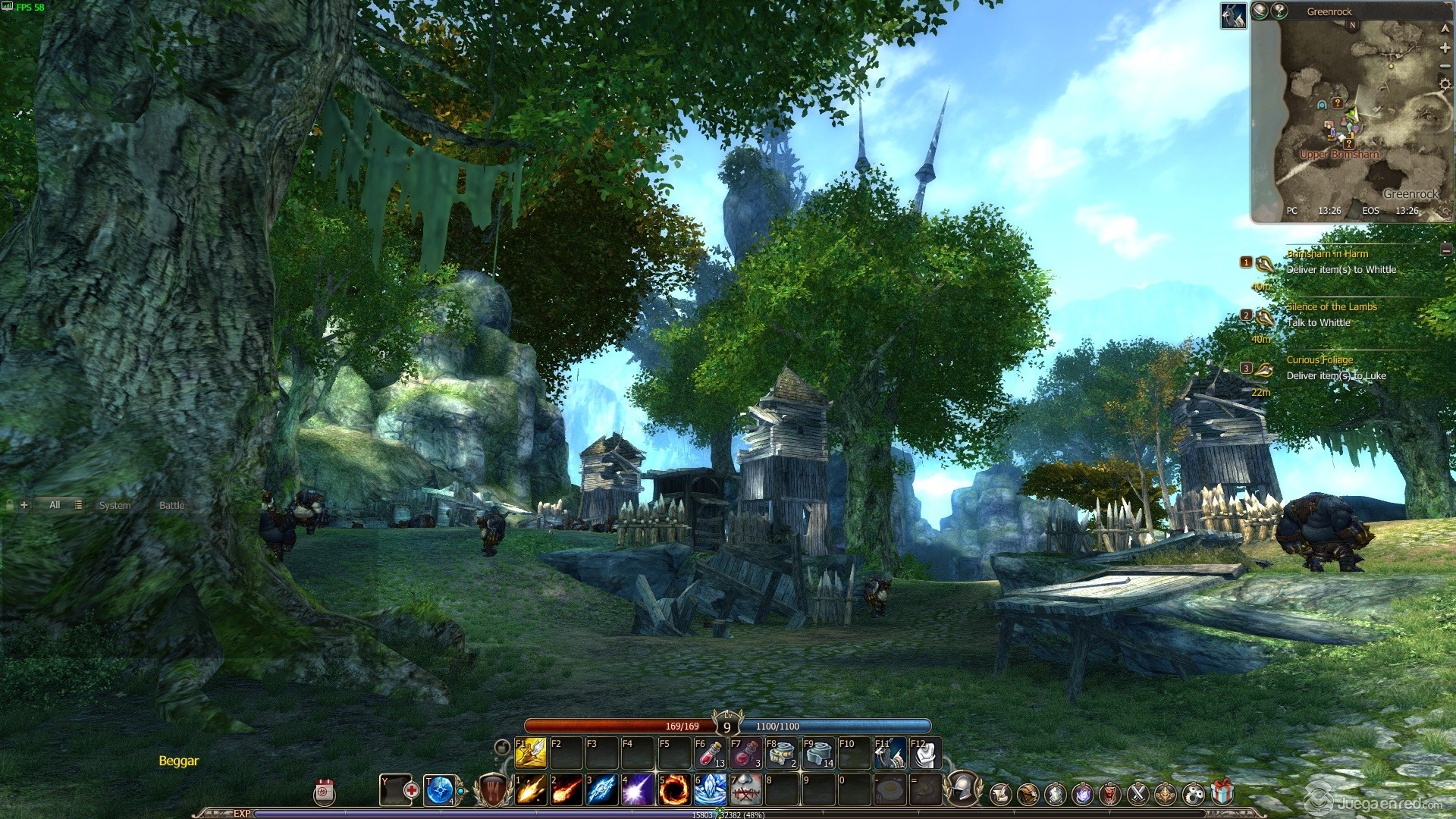The height and width of the screenshot is (819, 1456).
Task: Cast the fire ring ability in slot 5
Action: coord(673,790)
